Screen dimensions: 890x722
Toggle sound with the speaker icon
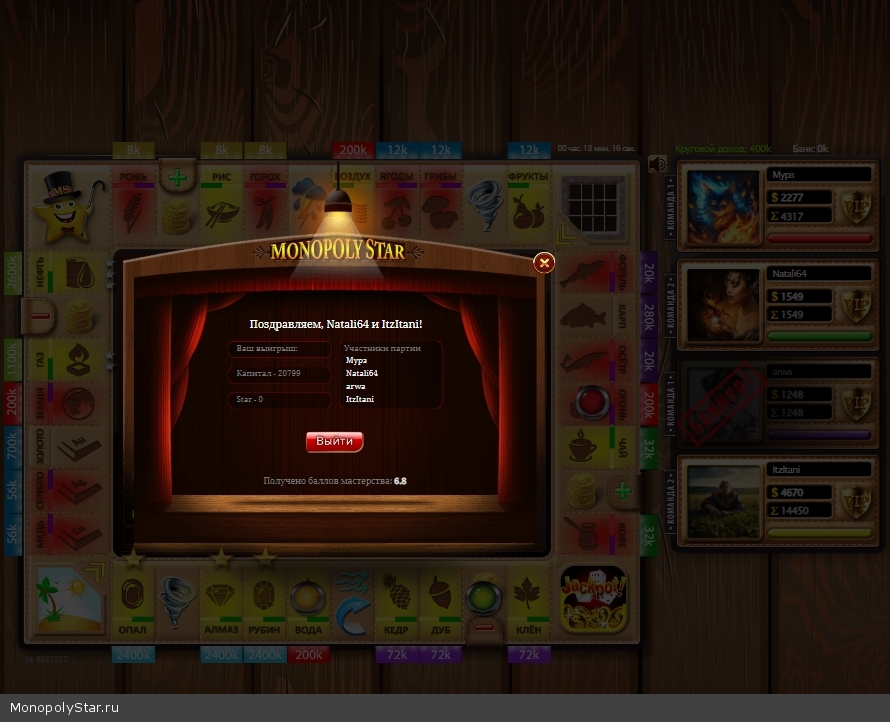click(657, 165)
